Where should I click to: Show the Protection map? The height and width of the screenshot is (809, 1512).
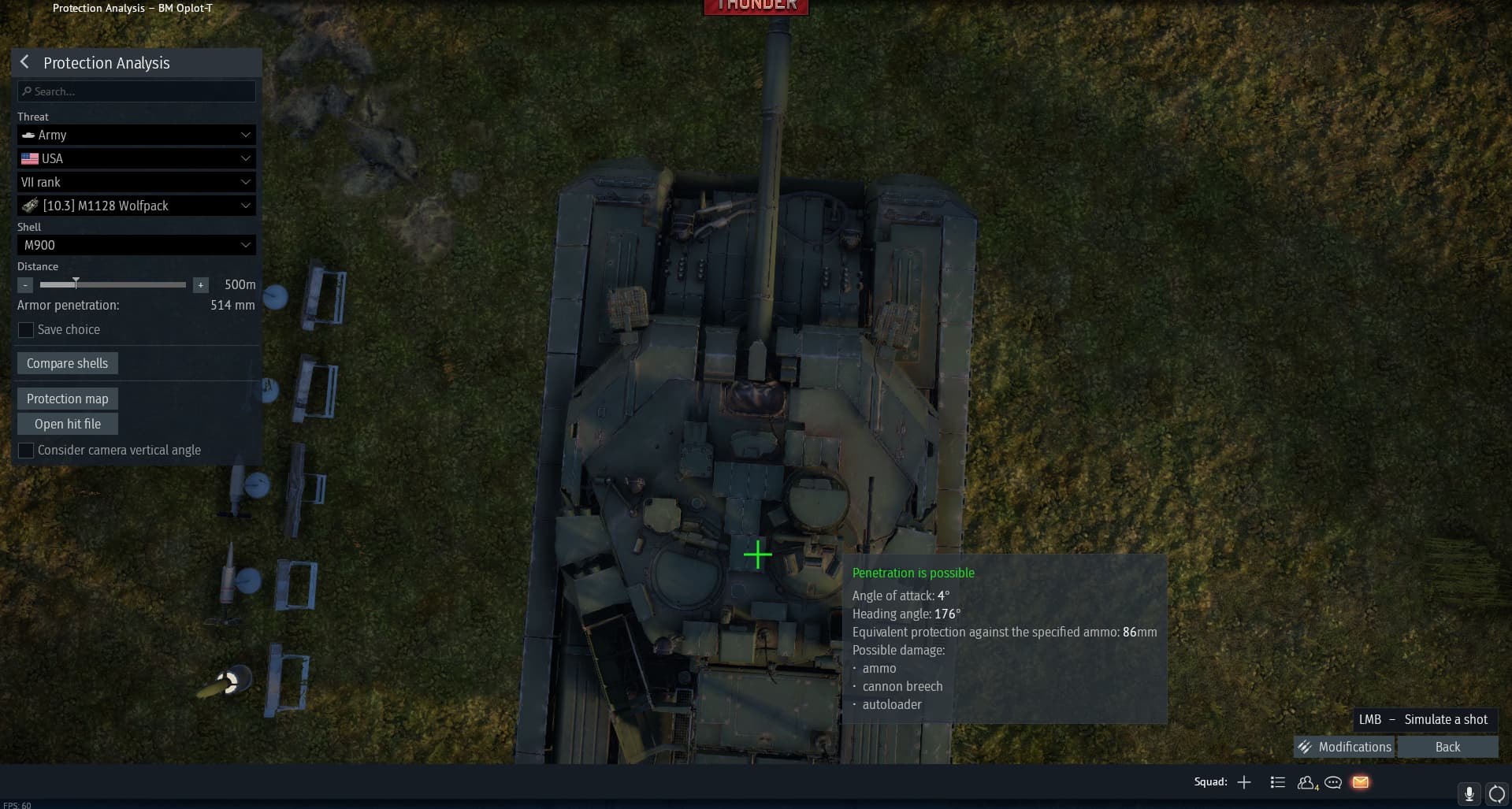coord(67,399)
